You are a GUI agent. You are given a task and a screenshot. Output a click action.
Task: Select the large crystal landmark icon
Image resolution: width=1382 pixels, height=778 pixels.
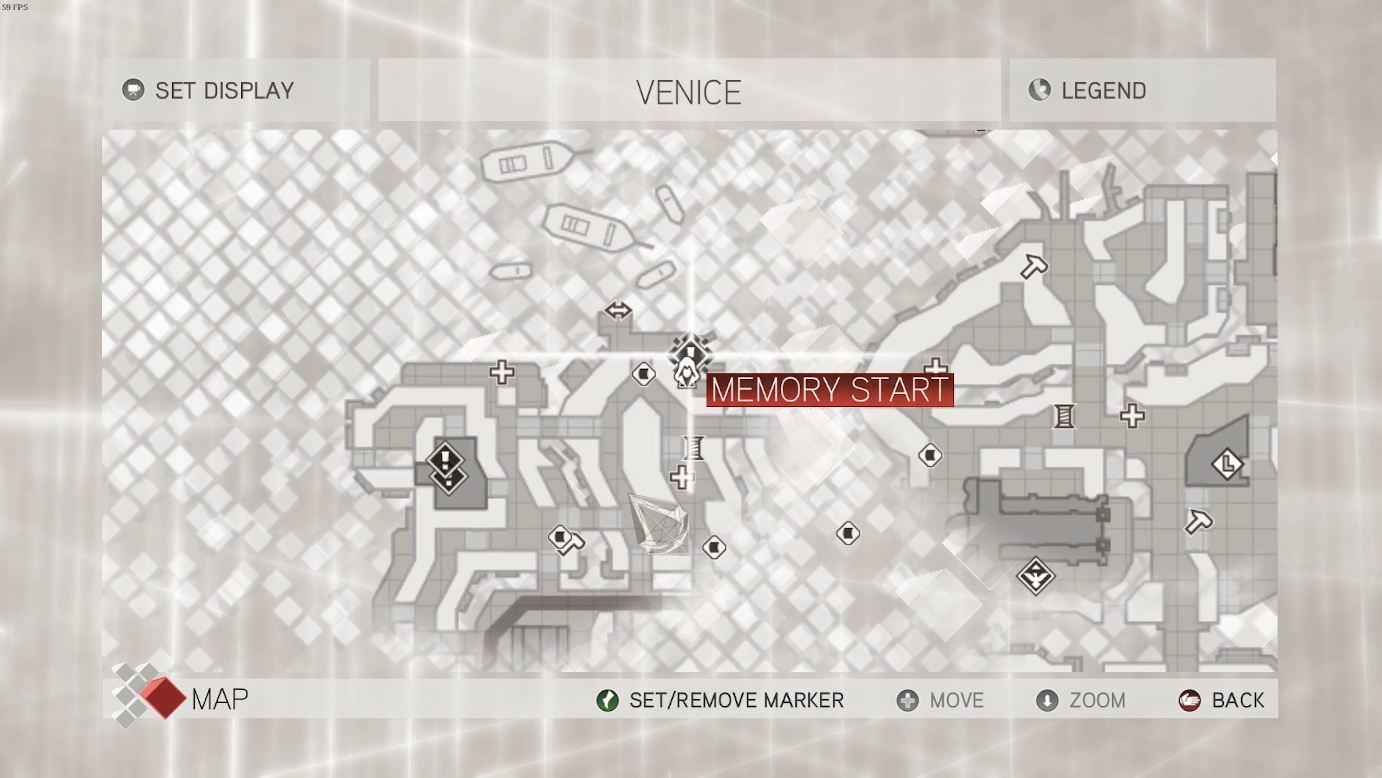[x=660, y=523]
